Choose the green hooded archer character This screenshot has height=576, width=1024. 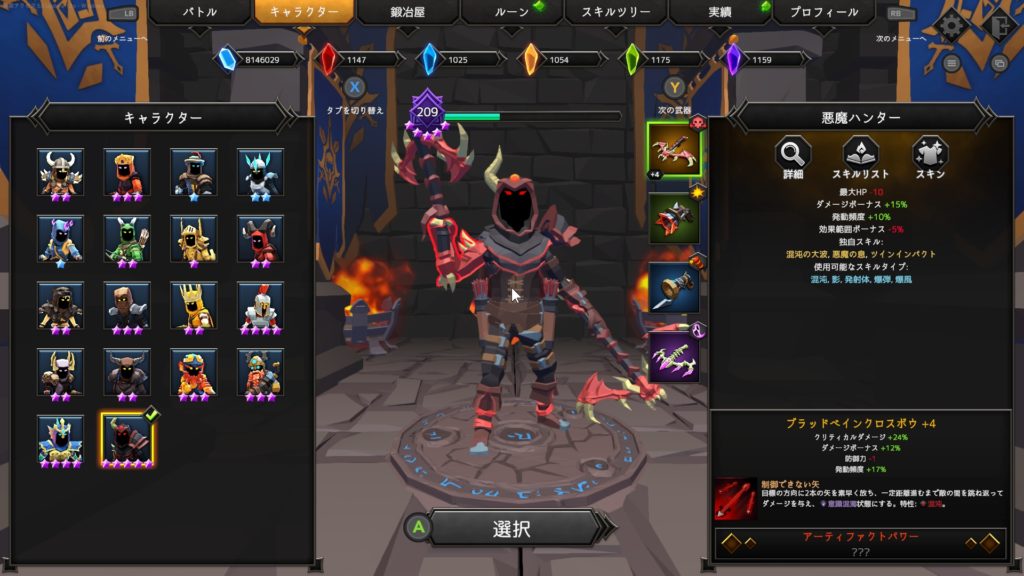click(x=127, y=238)
